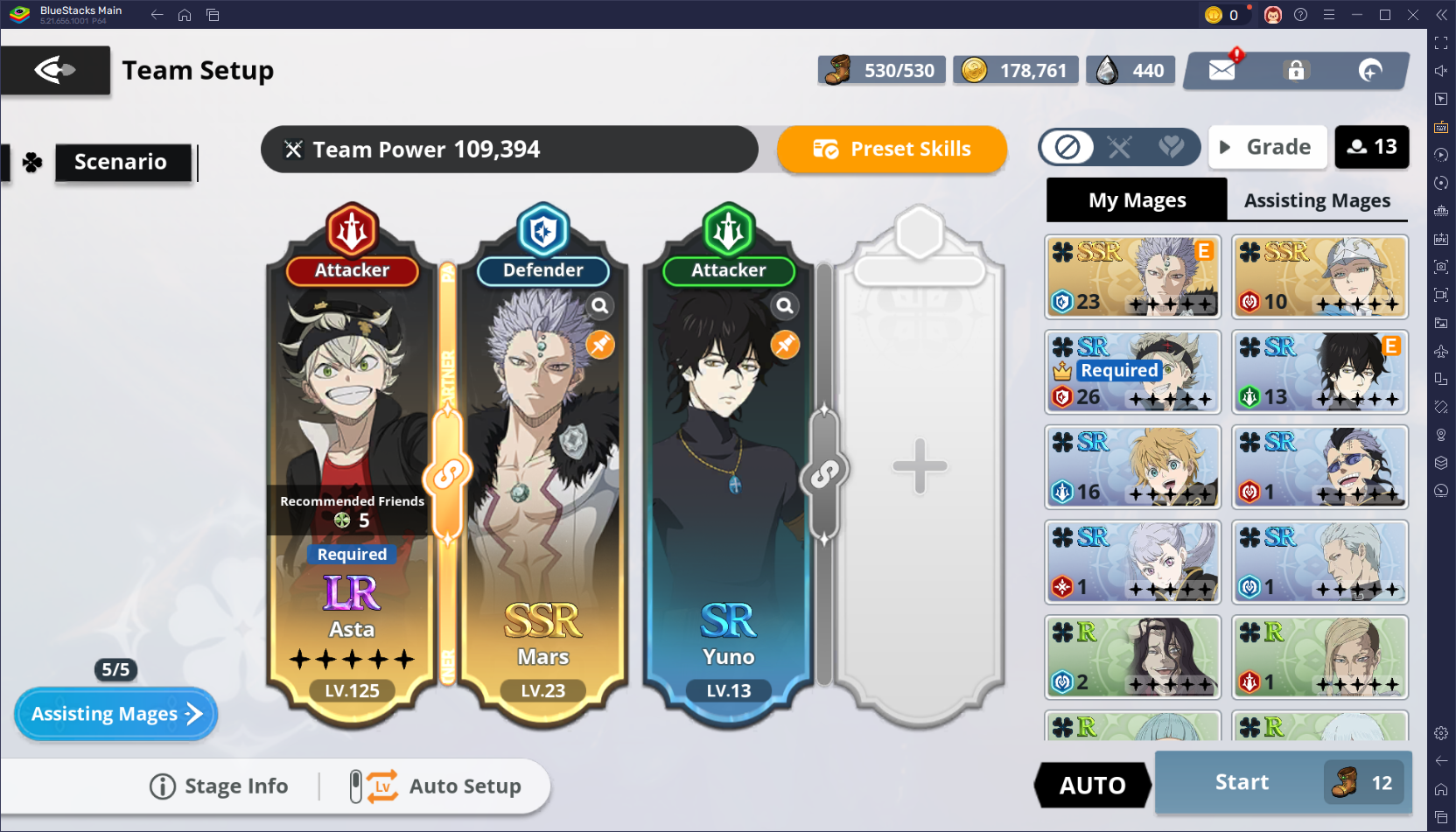Image resolution: width=1456 pixels, height=832 pixels.
Task: Open the mail envelope icon
Action: [x=1221, y=70]
